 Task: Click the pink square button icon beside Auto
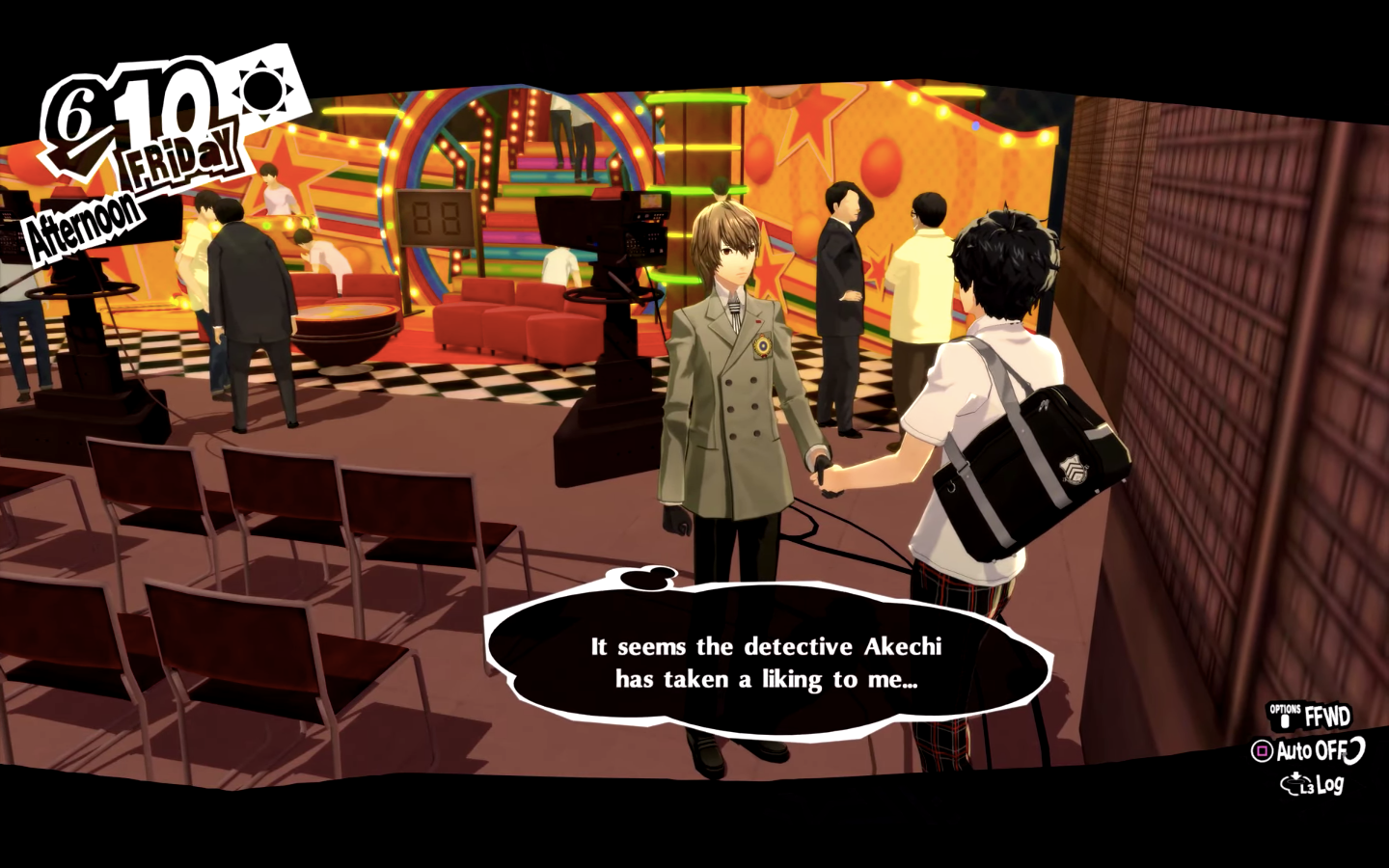click(x=1261, y=750)
